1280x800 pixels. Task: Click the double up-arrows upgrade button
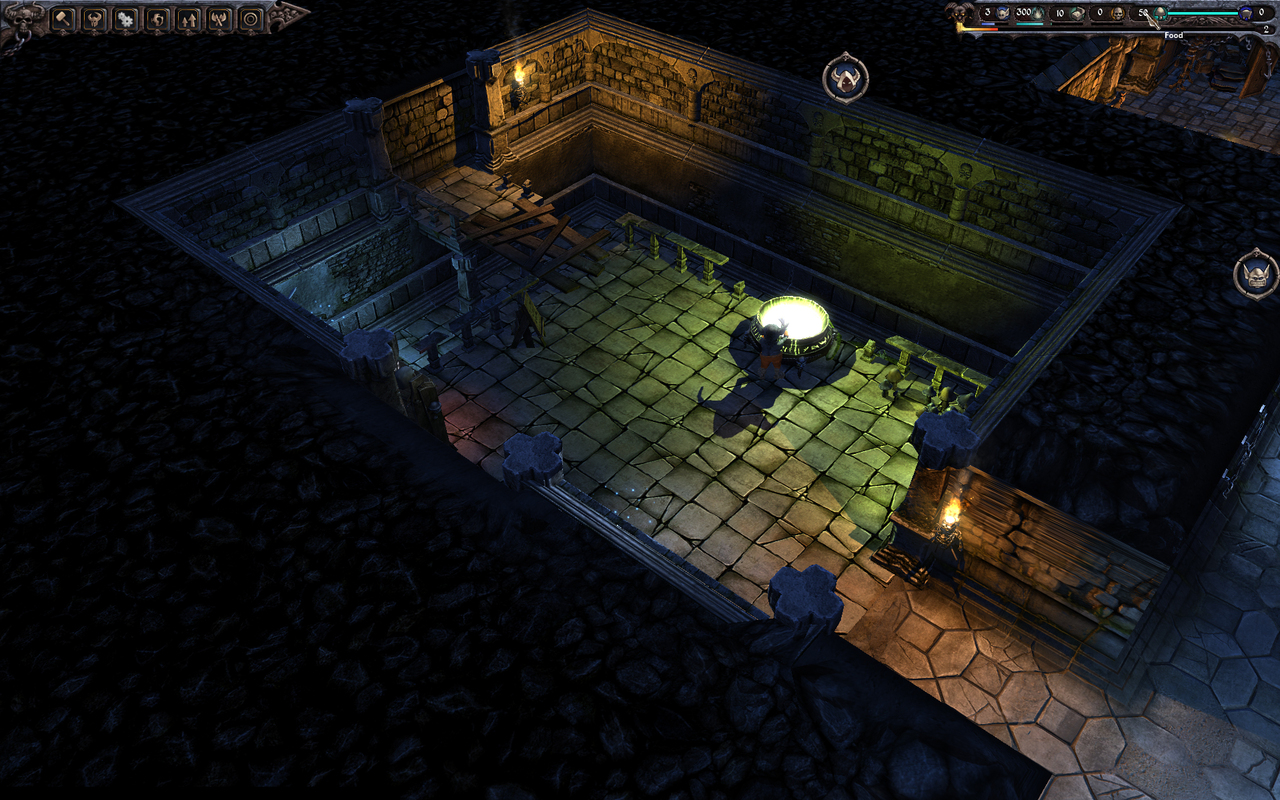pyautogui.click(x=188, y=18)
